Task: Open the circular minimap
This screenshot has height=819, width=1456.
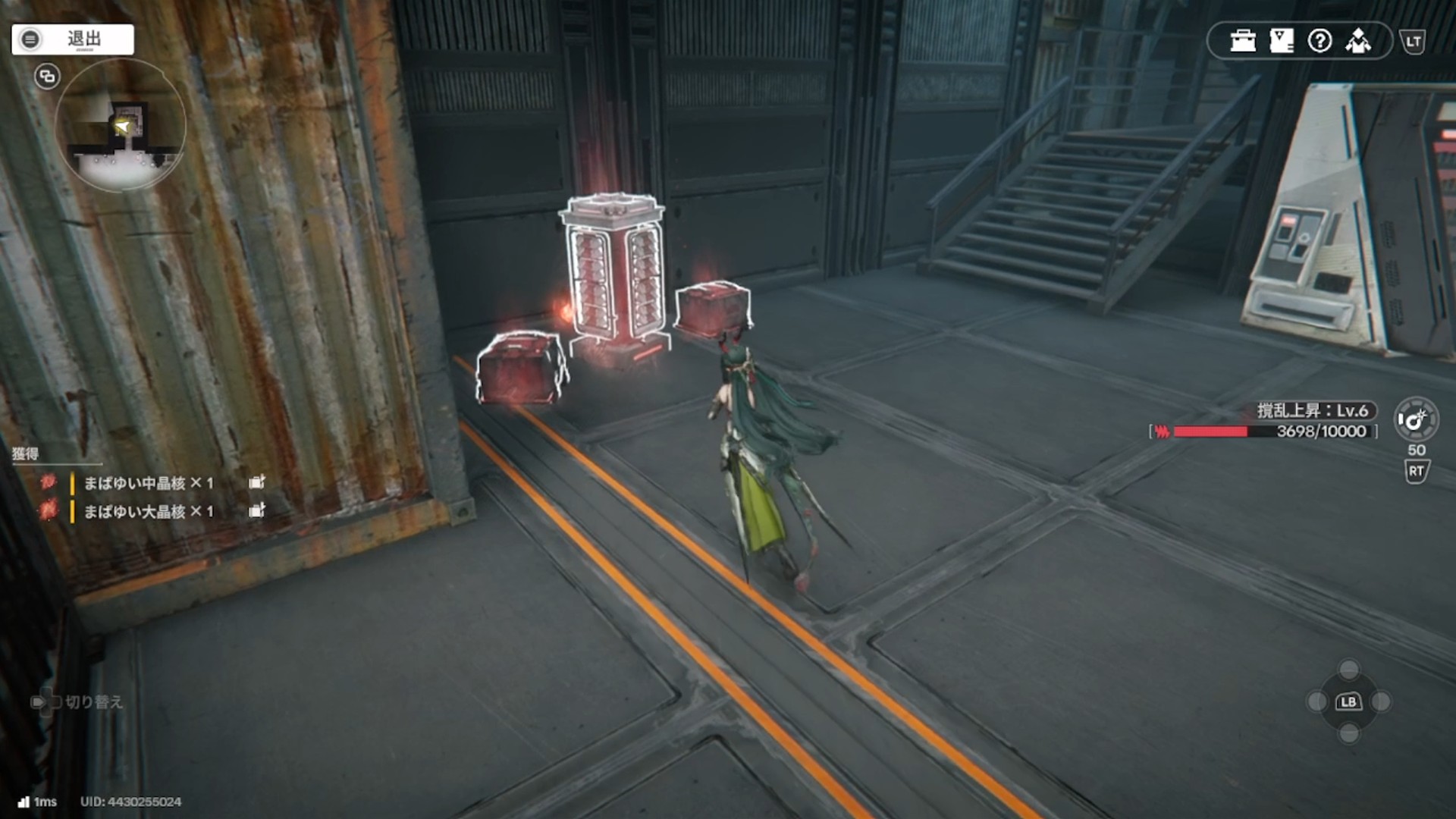Action: (x=121, y=126)
